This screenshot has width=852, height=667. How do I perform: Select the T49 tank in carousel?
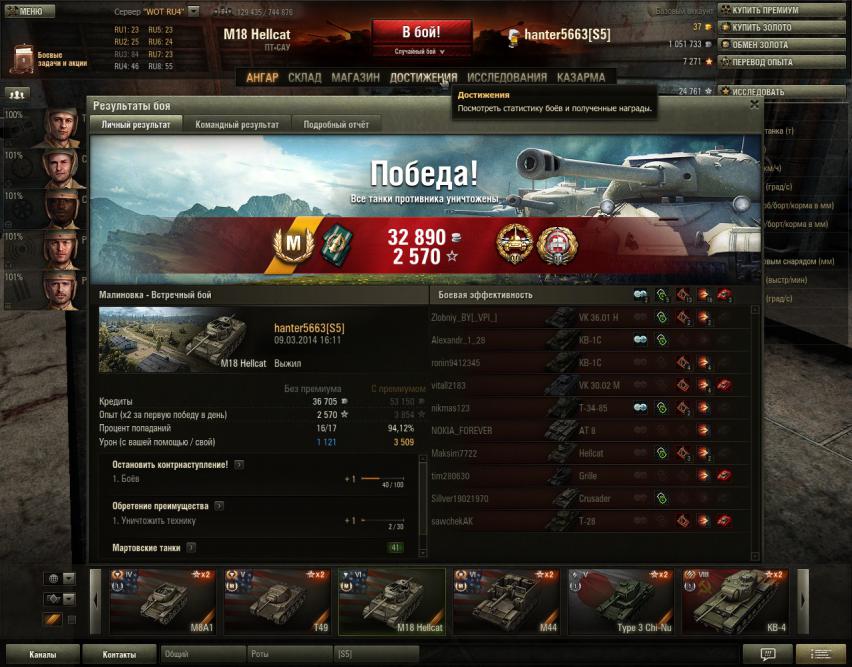(x=276, y=602)
